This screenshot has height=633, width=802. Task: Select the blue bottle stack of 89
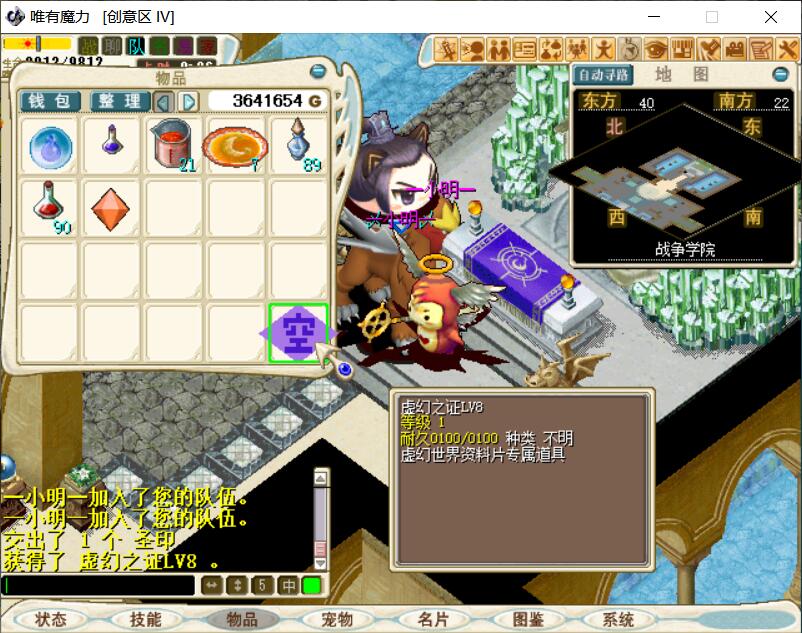[298, 146]
